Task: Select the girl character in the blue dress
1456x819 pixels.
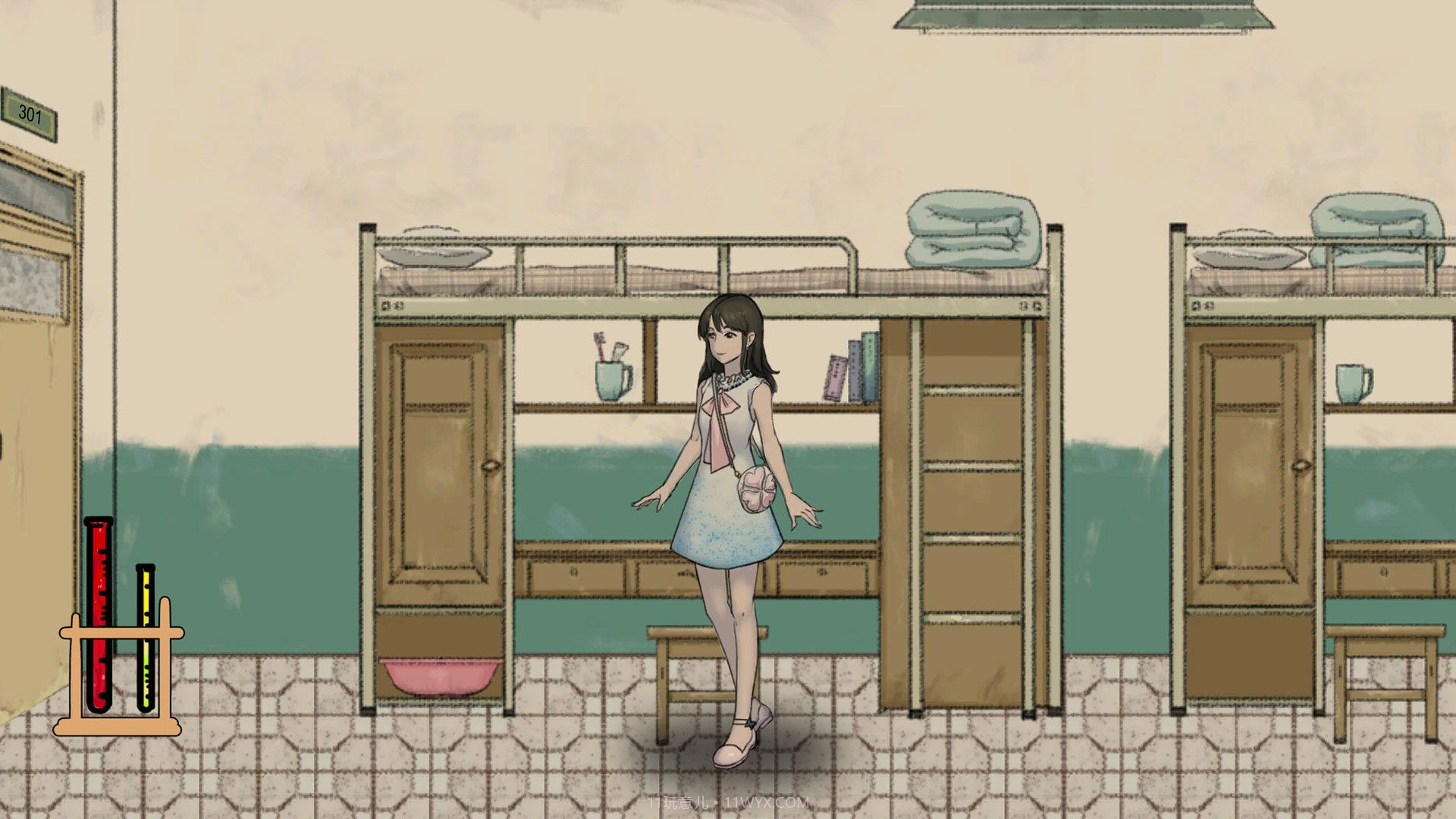Action: coord(728,493)
